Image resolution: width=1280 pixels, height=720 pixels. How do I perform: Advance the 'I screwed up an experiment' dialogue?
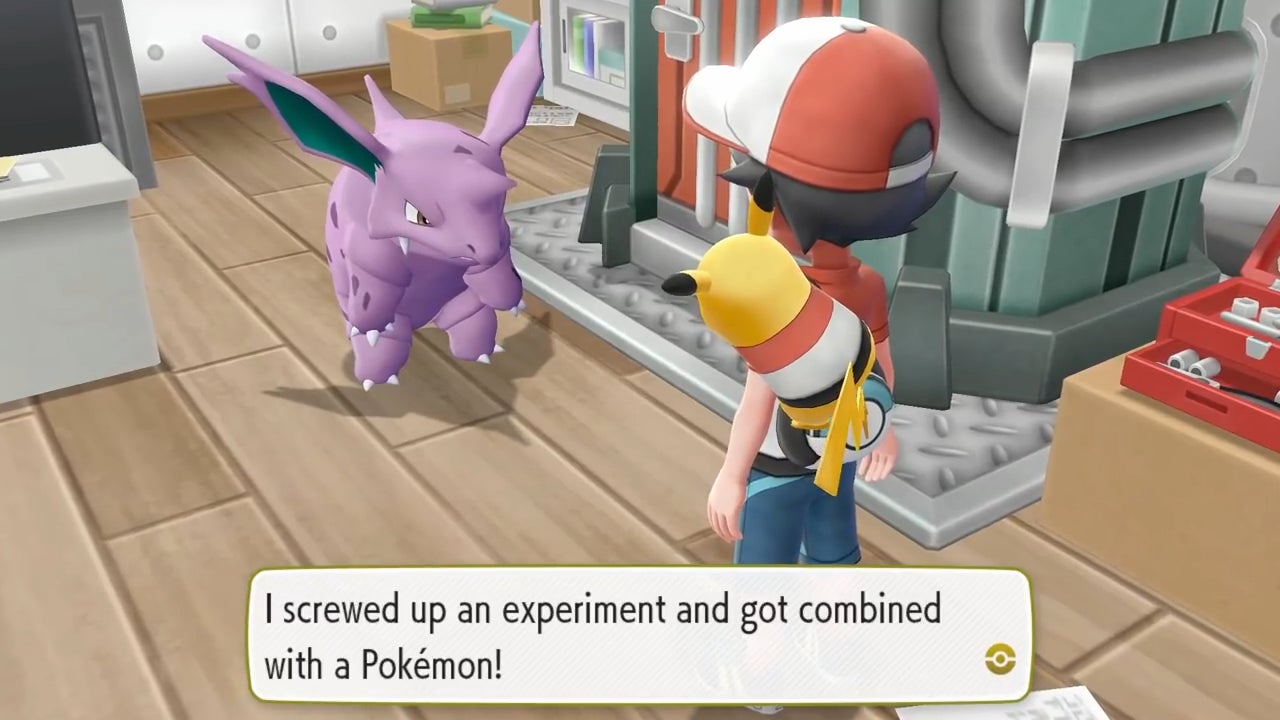click(640, 635)
